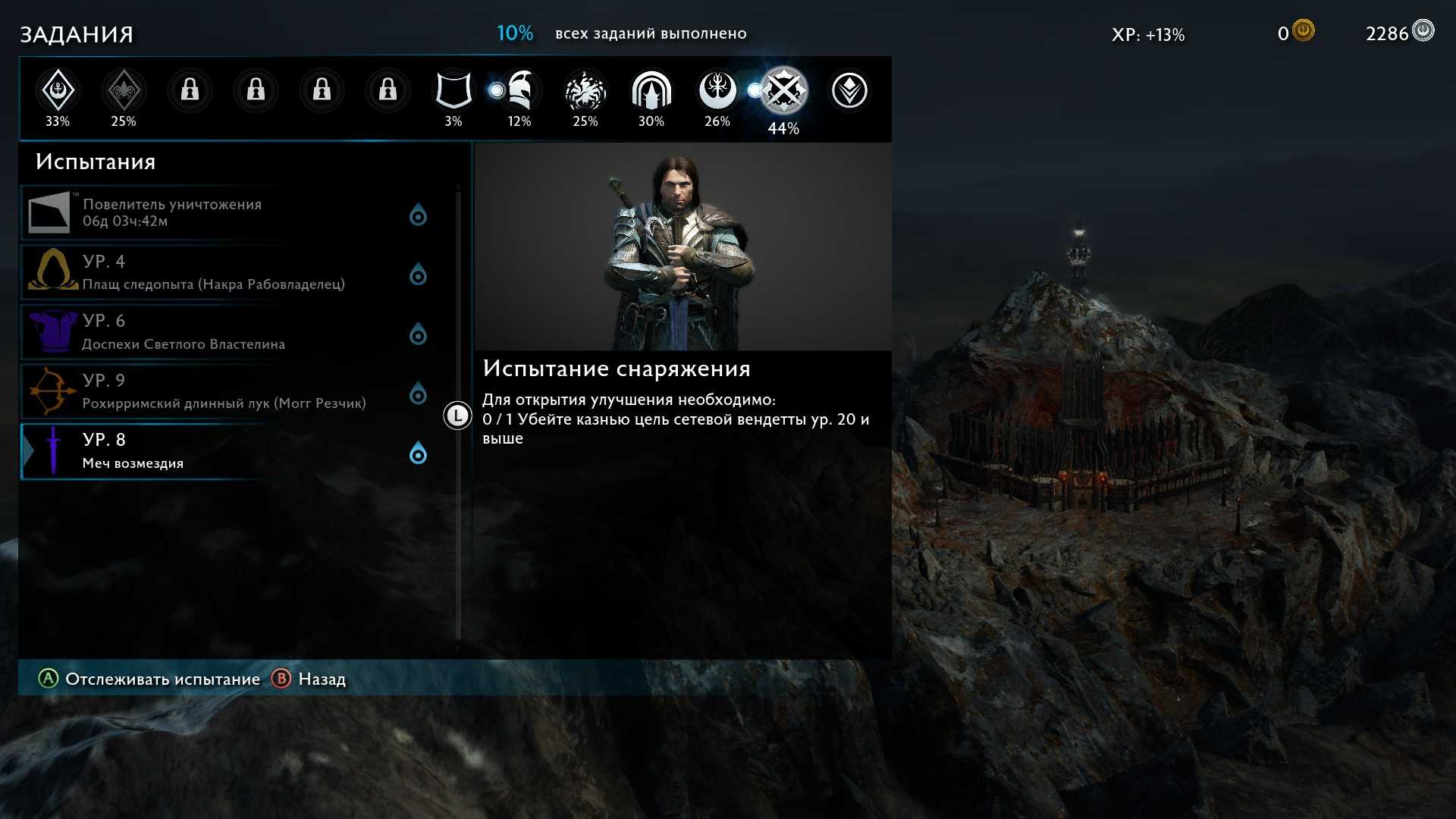The width and height of the screenshot is (1456, 819).
Task: Open the tower arch category at 30%
Action: click(651, 91)
